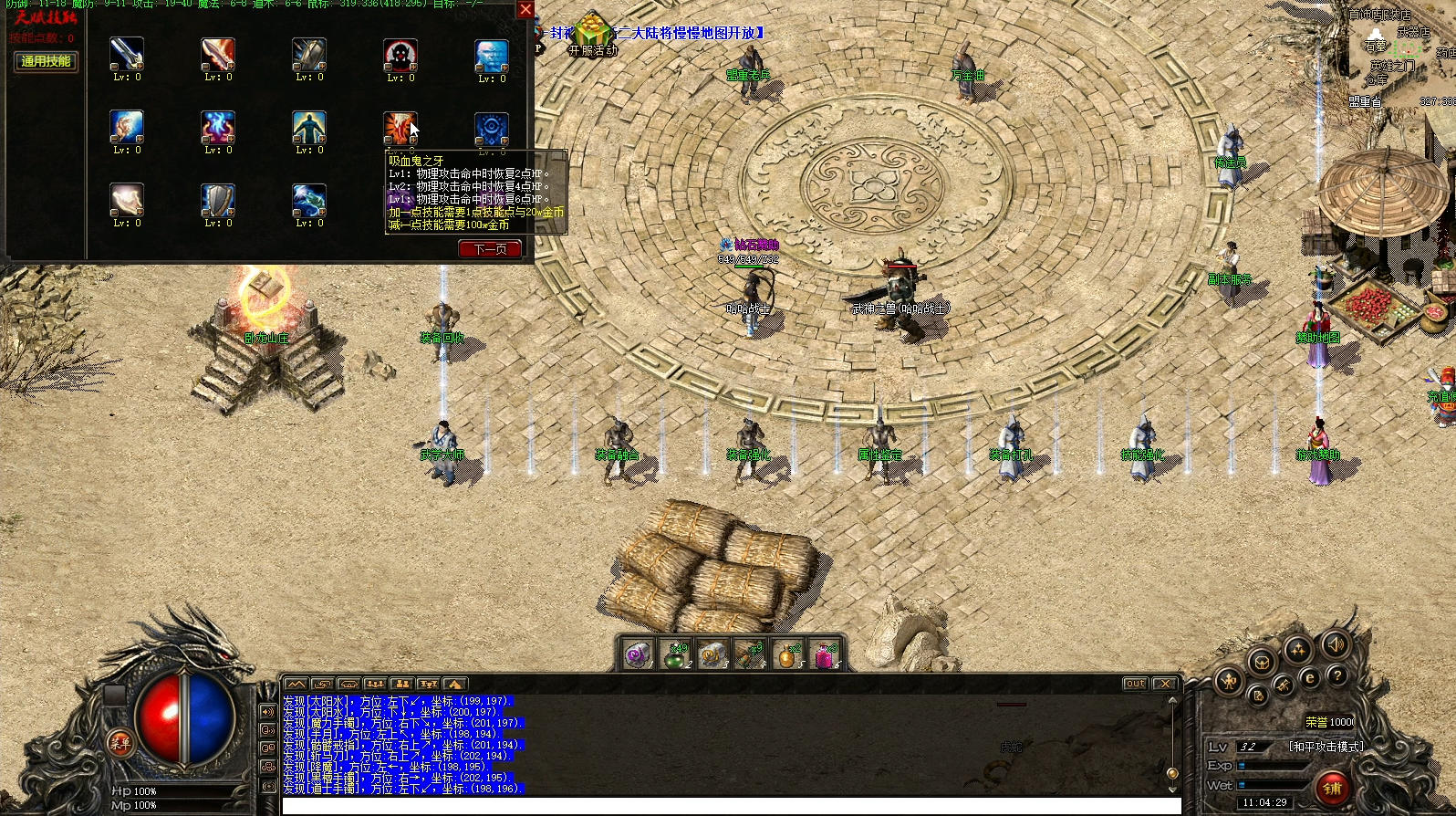Click the chat text input field
Viewport: 1456px width, 816px height.
(730, 806)
